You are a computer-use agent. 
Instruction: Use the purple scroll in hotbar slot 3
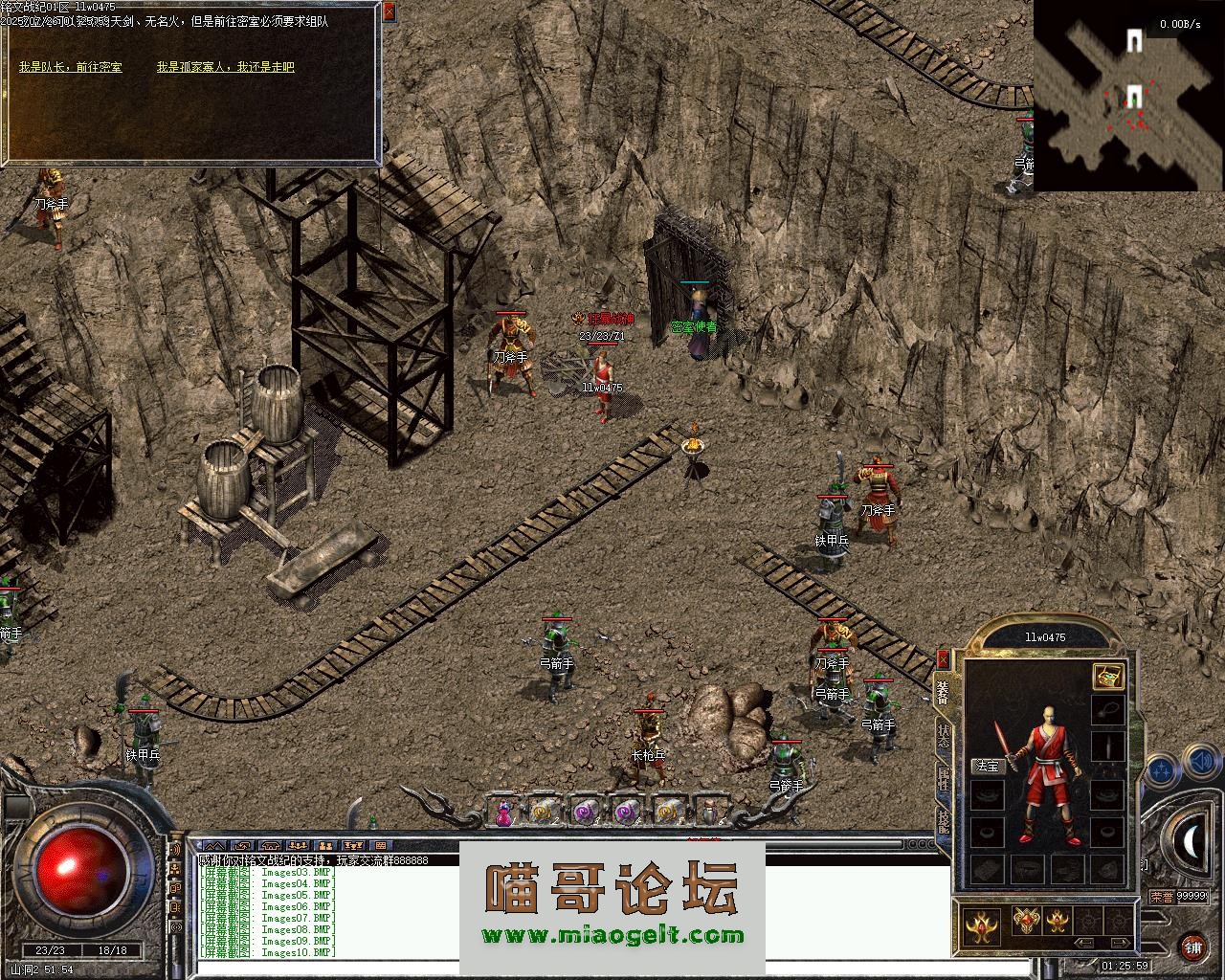[x=584, y=812]
